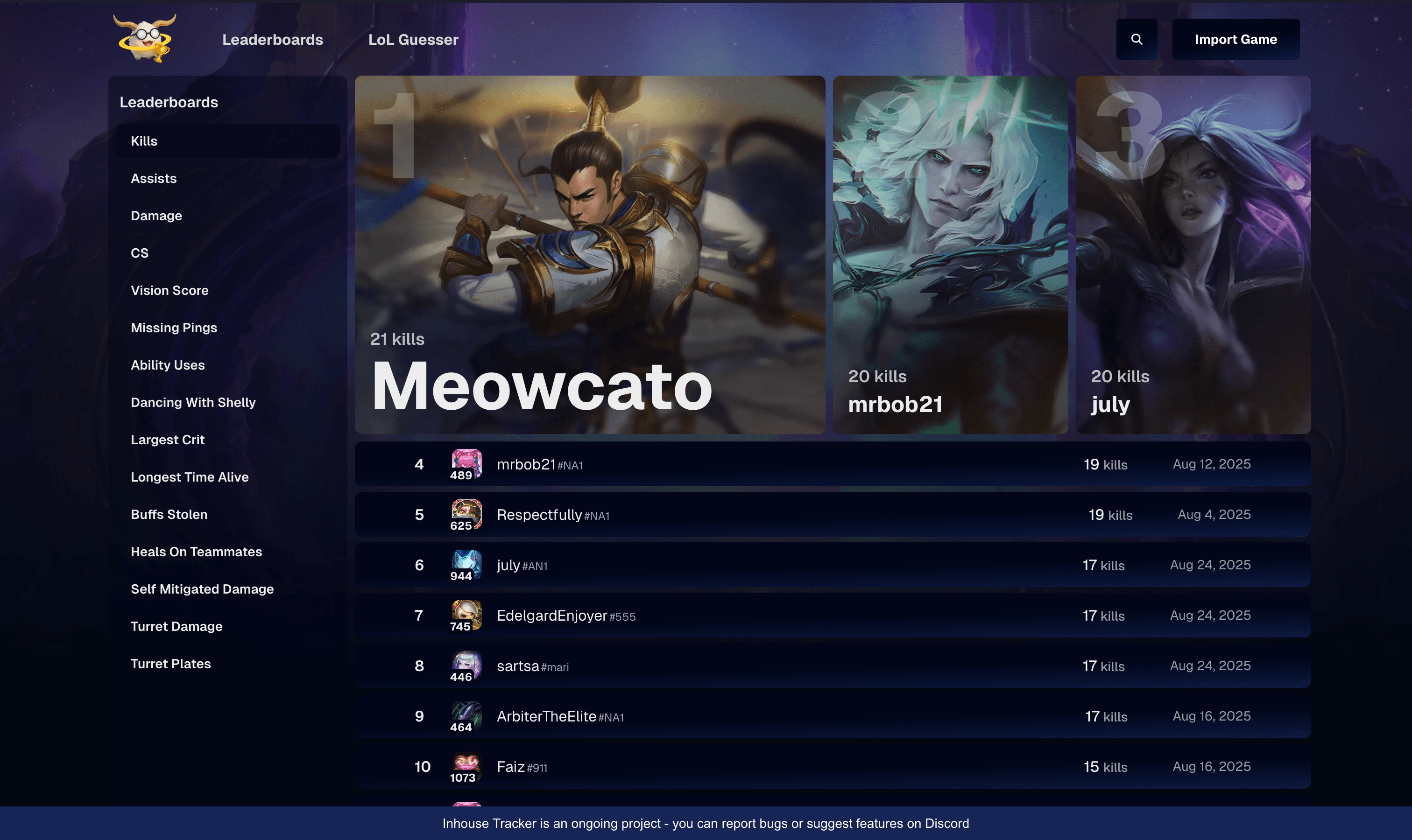
Task: Select the Vision Score category
Action: pos(169,290)
